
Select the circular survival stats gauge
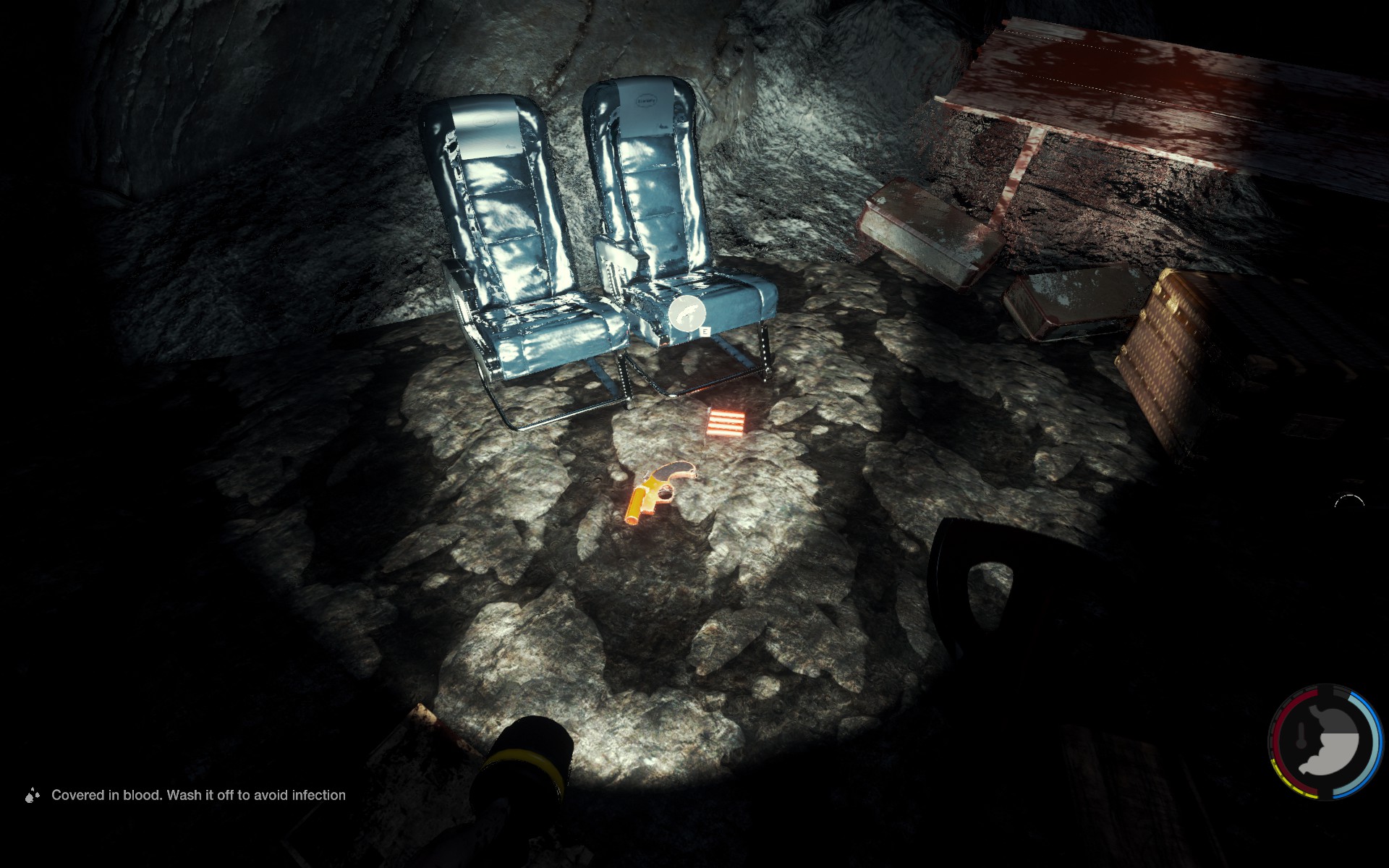click(1325, 742)
